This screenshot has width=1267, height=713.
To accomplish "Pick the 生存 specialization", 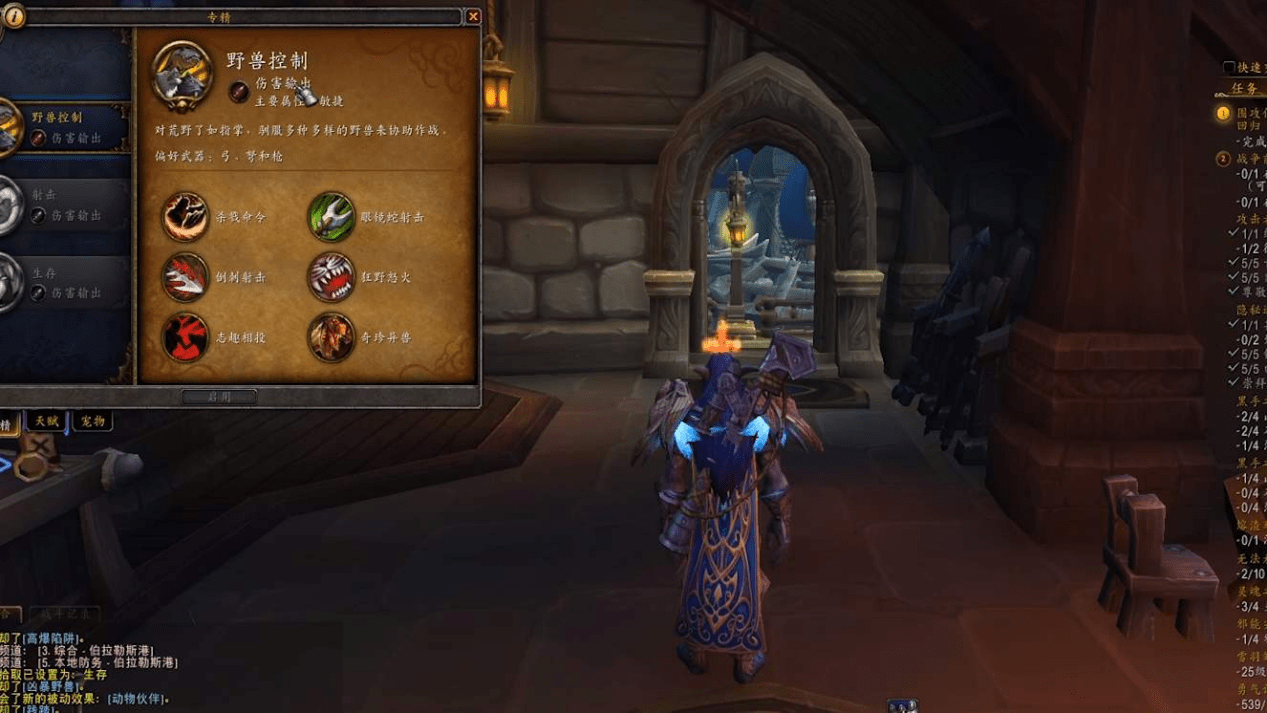I will point(65,282).
